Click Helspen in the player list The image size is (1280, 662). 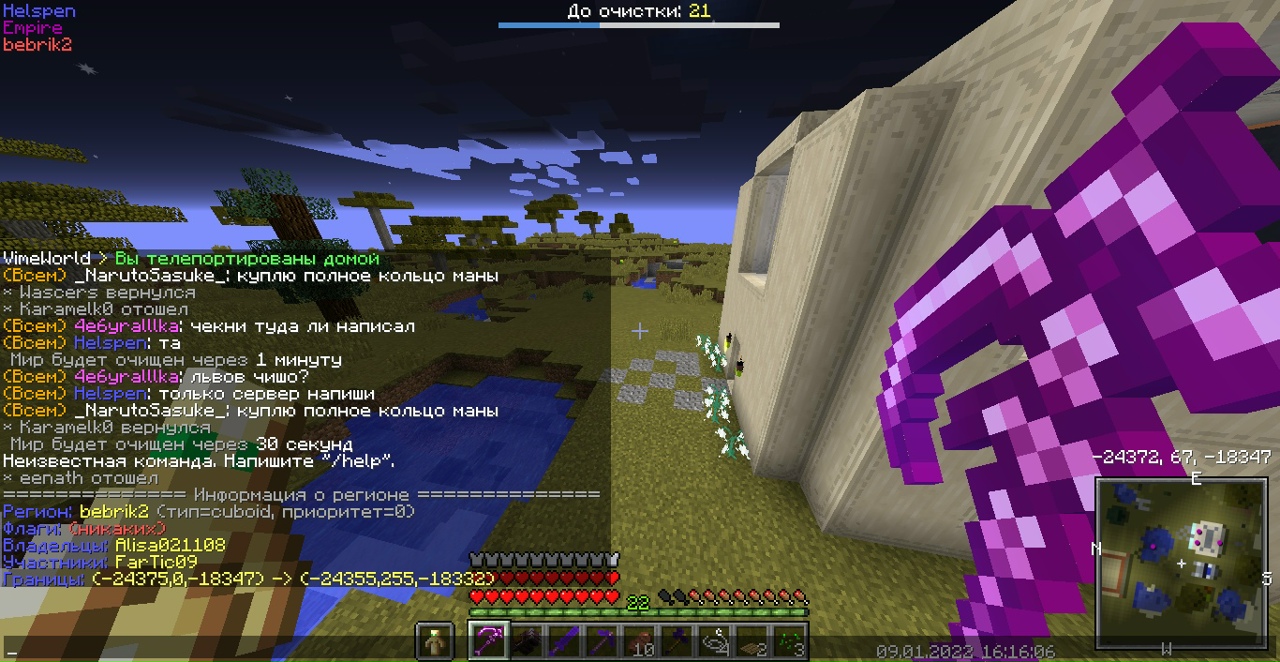click(x=39, y=11)
